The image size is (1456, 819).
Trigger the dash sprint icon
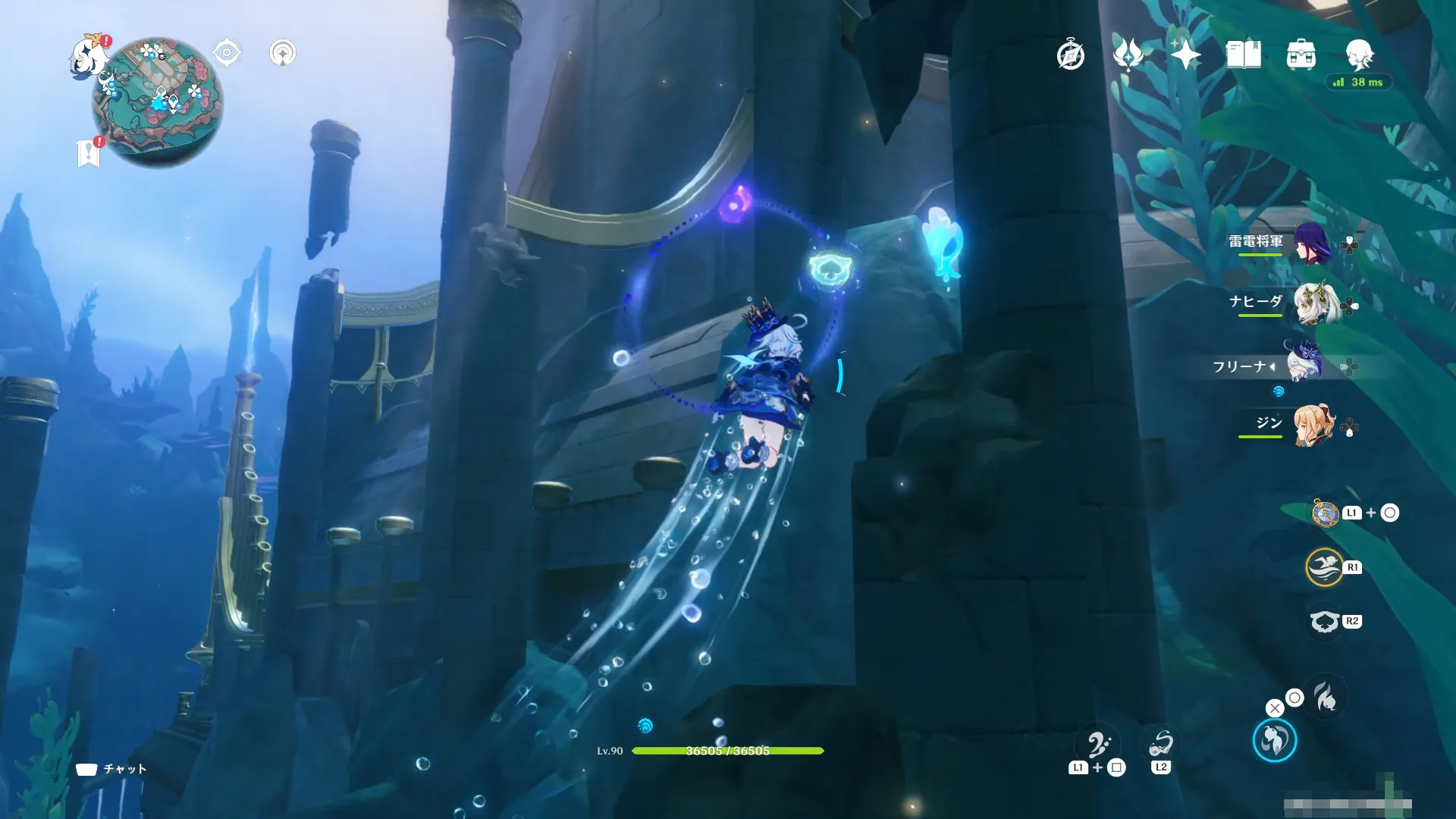click(1326, 697)
